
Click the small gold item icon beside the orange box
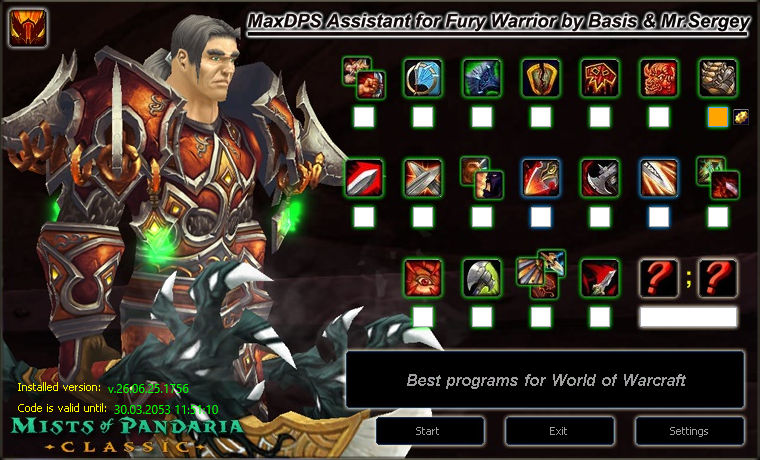click(x=741, y=117)
